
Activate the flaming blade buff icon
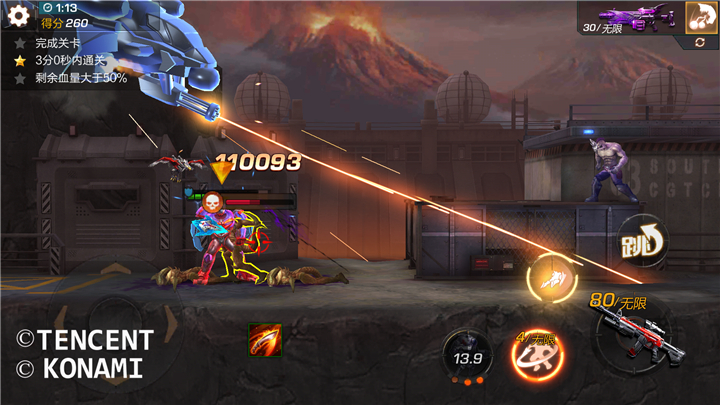pos(265,340)
